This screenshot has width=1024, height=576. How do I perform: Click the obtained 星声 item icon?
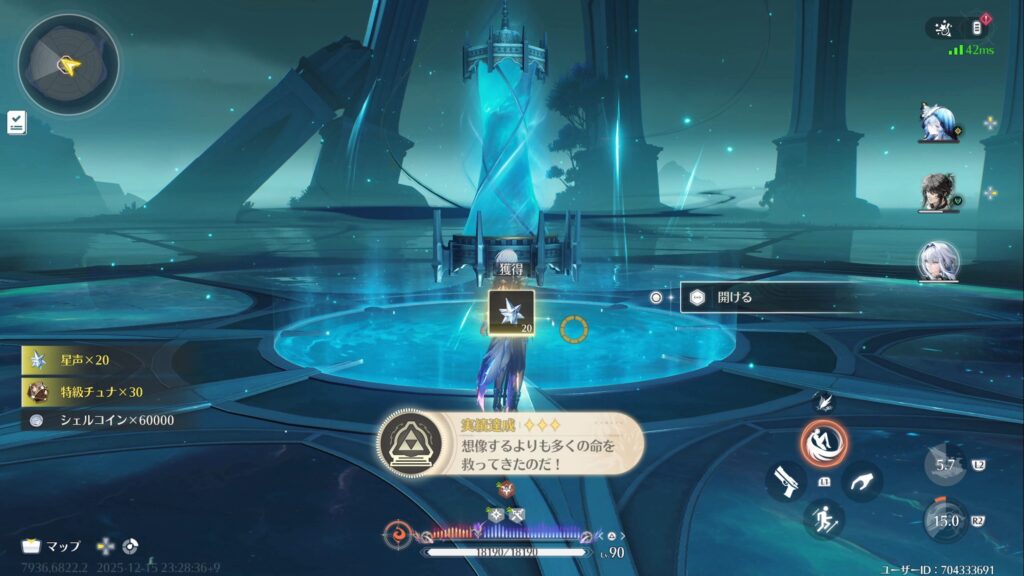(x=511, y=313)
